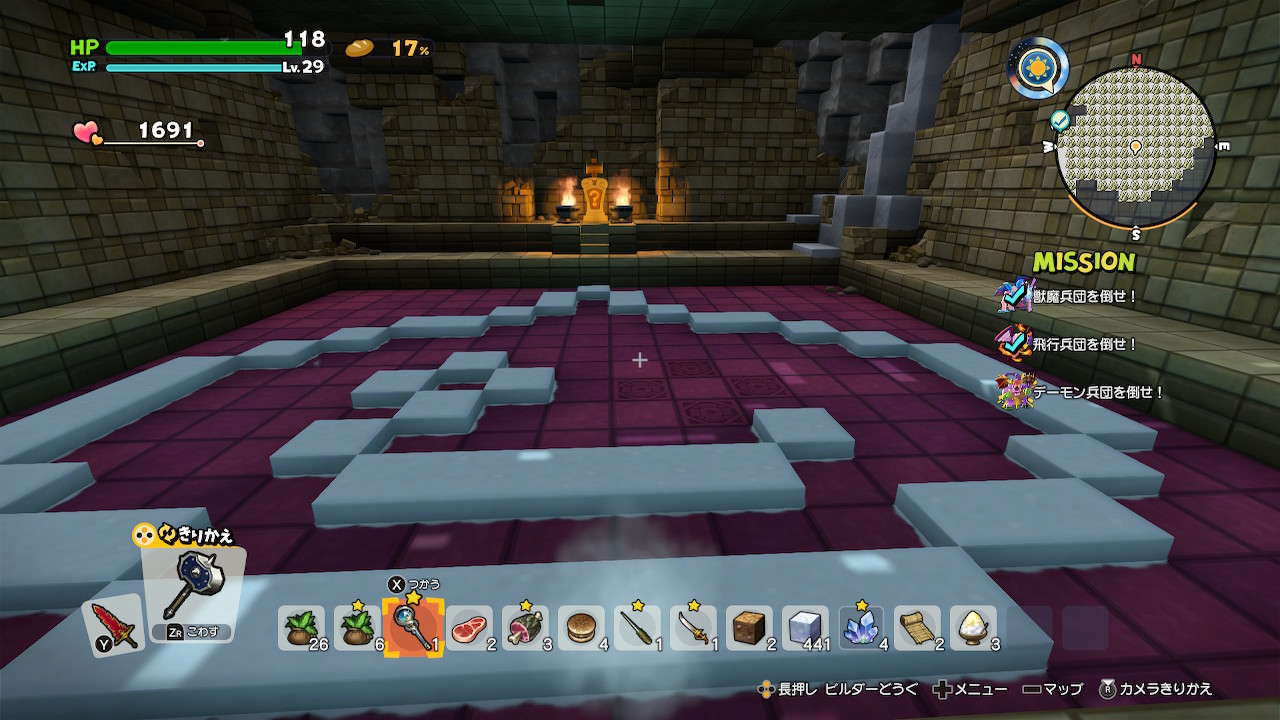
Task: Select the blue orb staff hotbar slot
Action: pyautogui.click(x=413, y=629)
